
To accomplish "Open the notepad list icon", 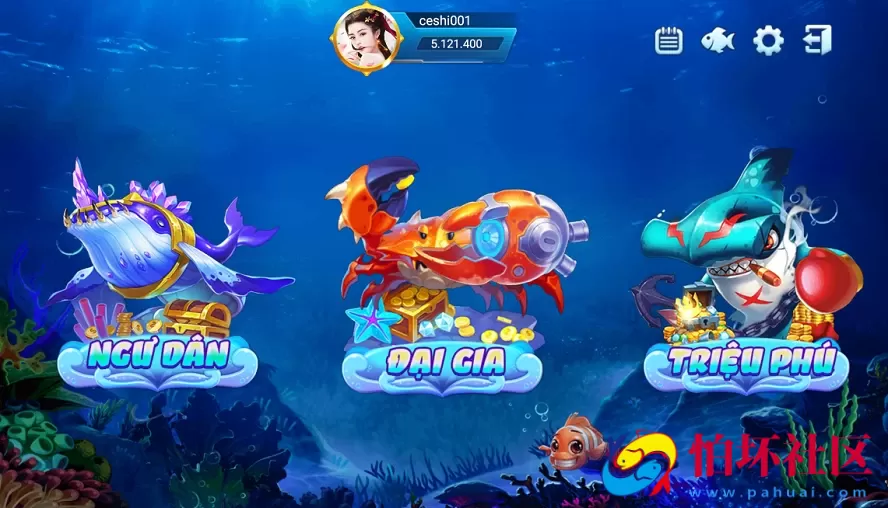I will point(668,40).
